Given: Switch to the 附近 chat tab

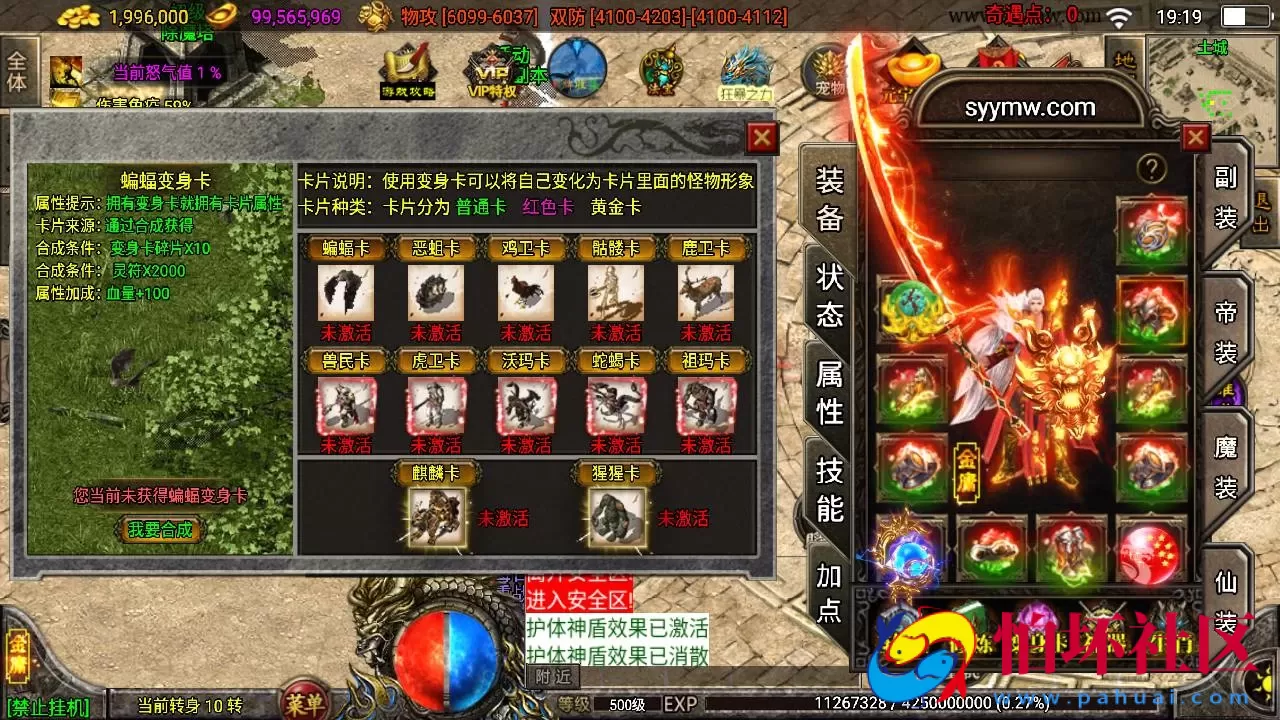Looking at the screenshot, I should point(553,677).
